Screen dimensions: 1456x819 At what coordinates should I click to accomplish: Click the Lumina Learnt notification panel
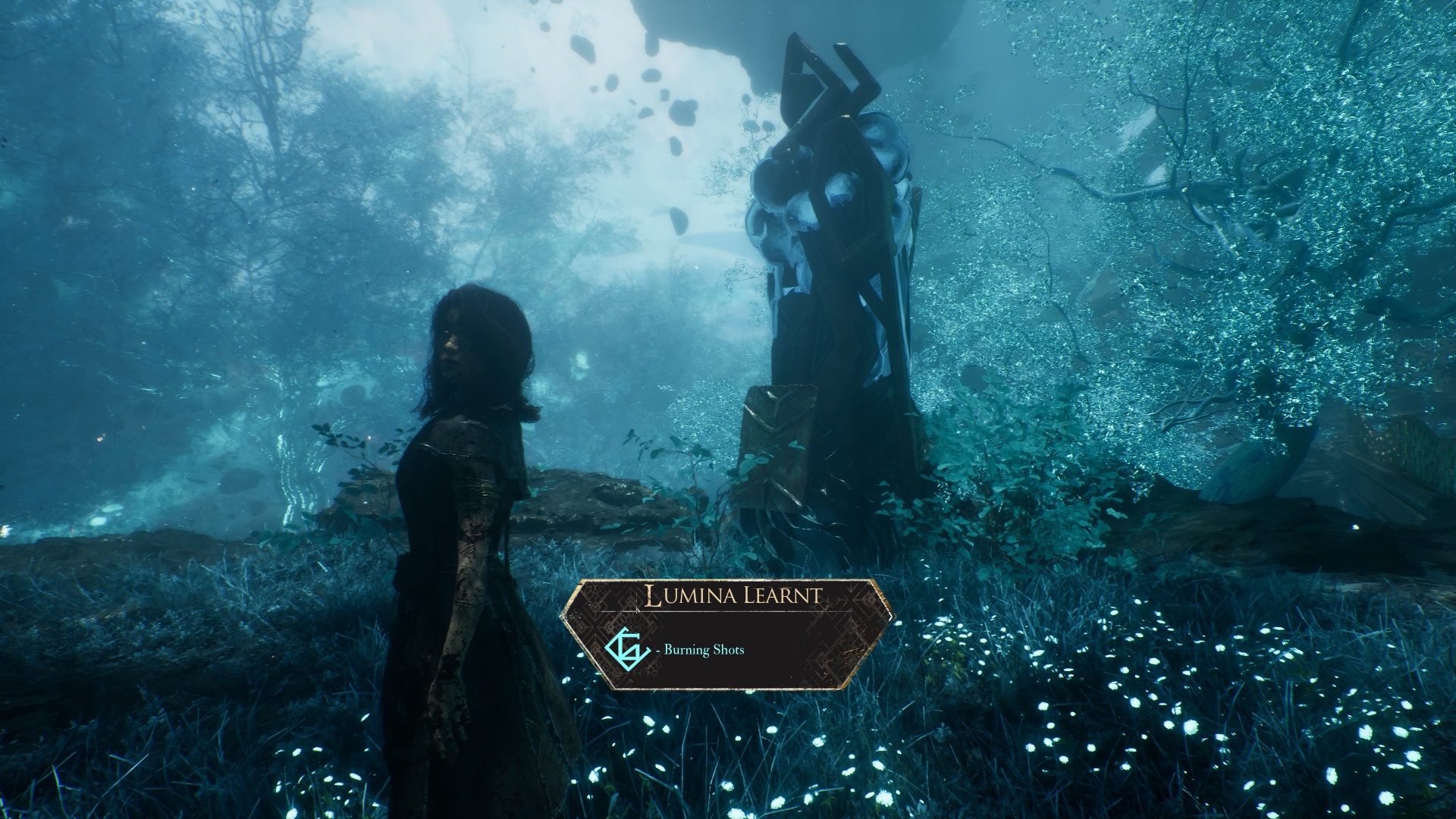(726, 634)
